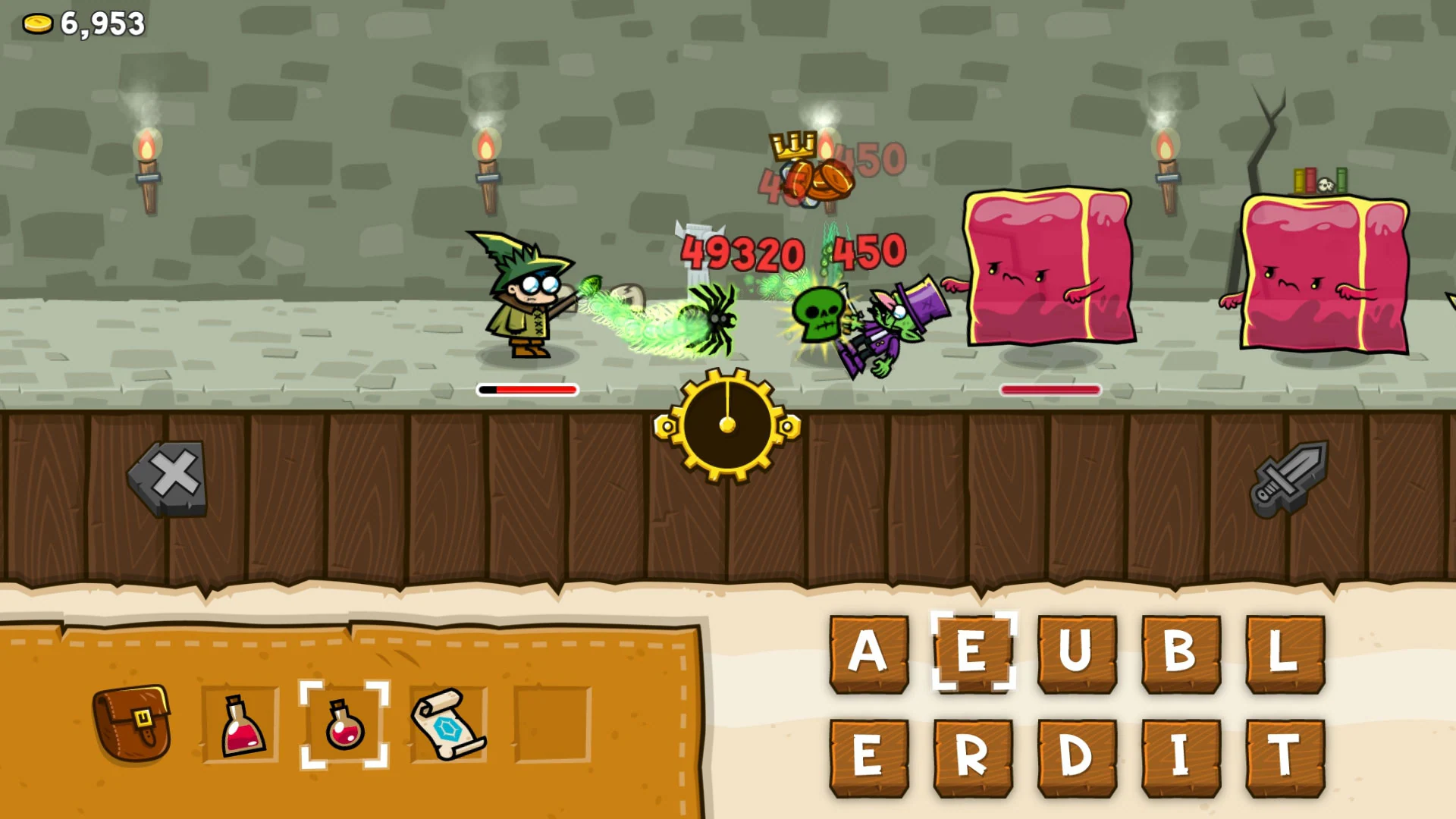This screenshot has height=819, width=1456.
Task: Click the wizard's red health bar
Action: pos(527,390)
